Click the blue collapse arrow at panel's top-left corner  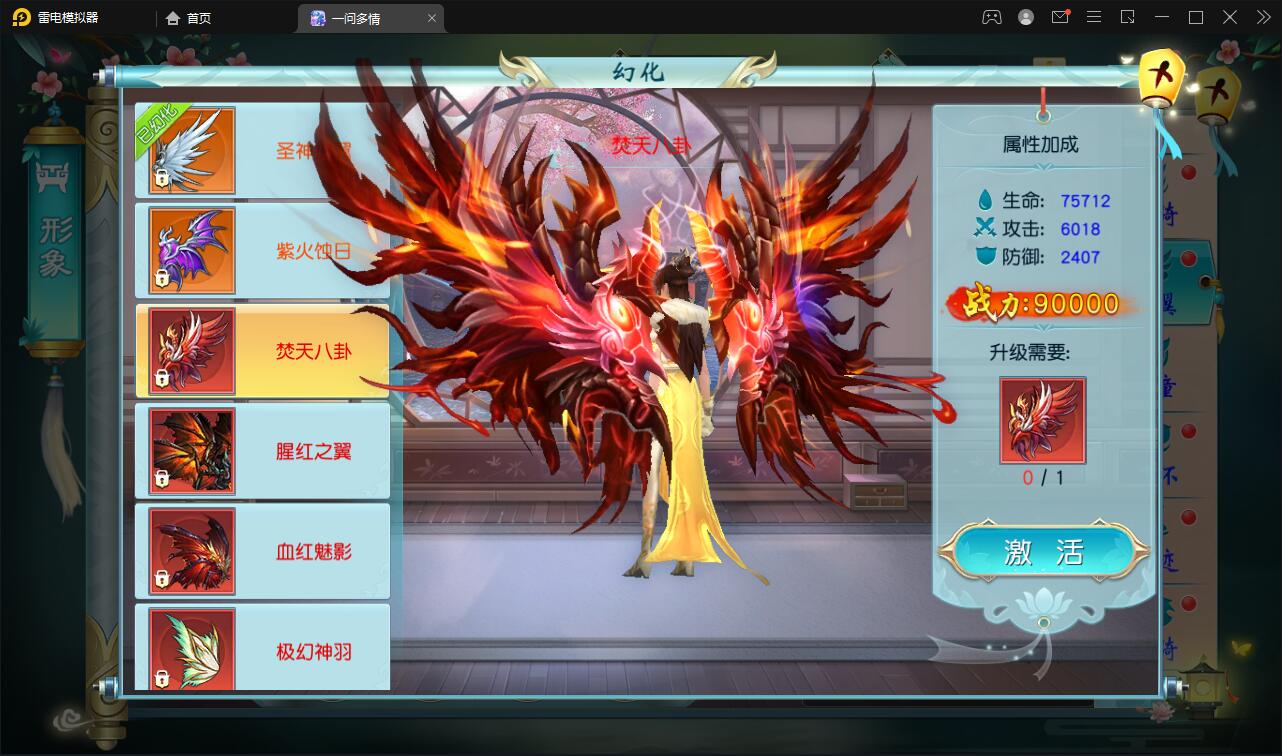tap(104, 78)
